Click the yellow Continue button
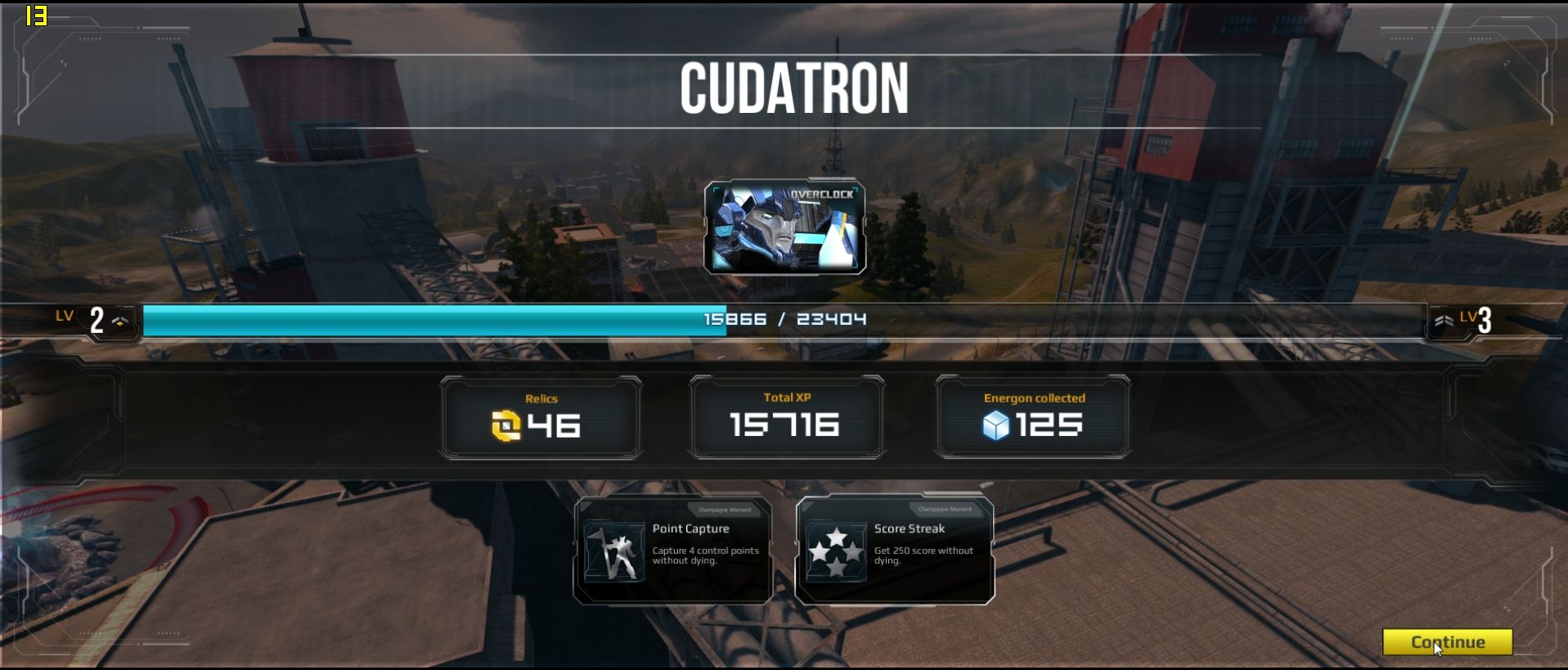The width and height of the screenshot is (1568, 670). coord(1447,642)
